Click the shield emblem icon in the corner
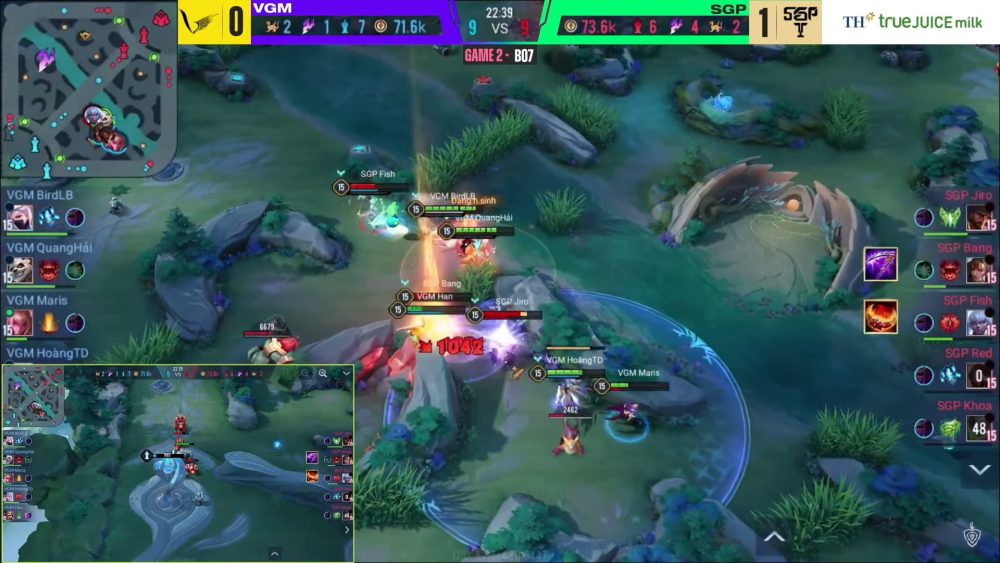 [x=970, y=536]
